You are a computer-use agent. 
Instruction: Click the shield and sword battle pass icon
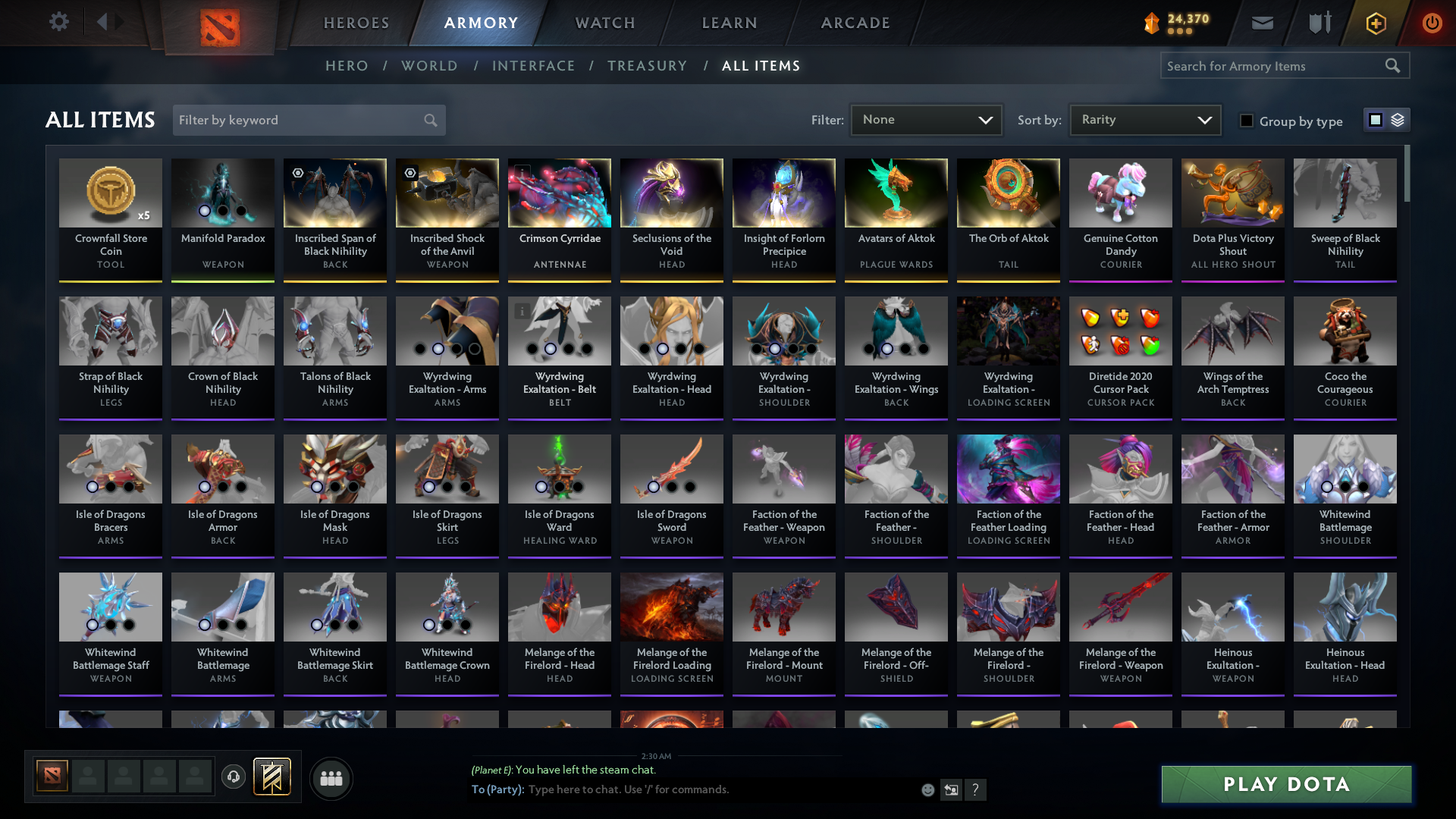coord(1318,23)
